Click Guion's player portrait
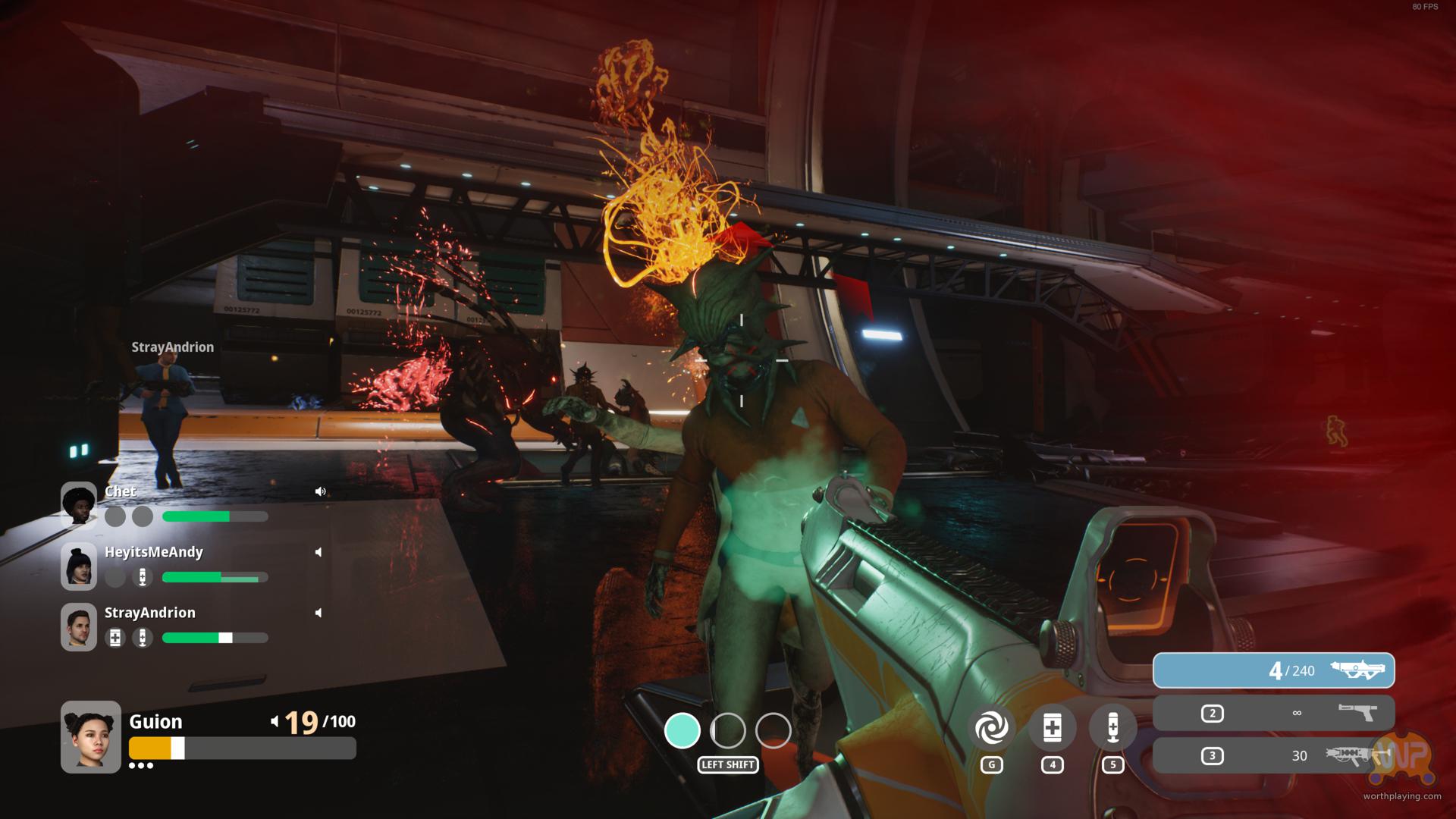The height and width of the screenshot is (819, 1456). [91, 736]
